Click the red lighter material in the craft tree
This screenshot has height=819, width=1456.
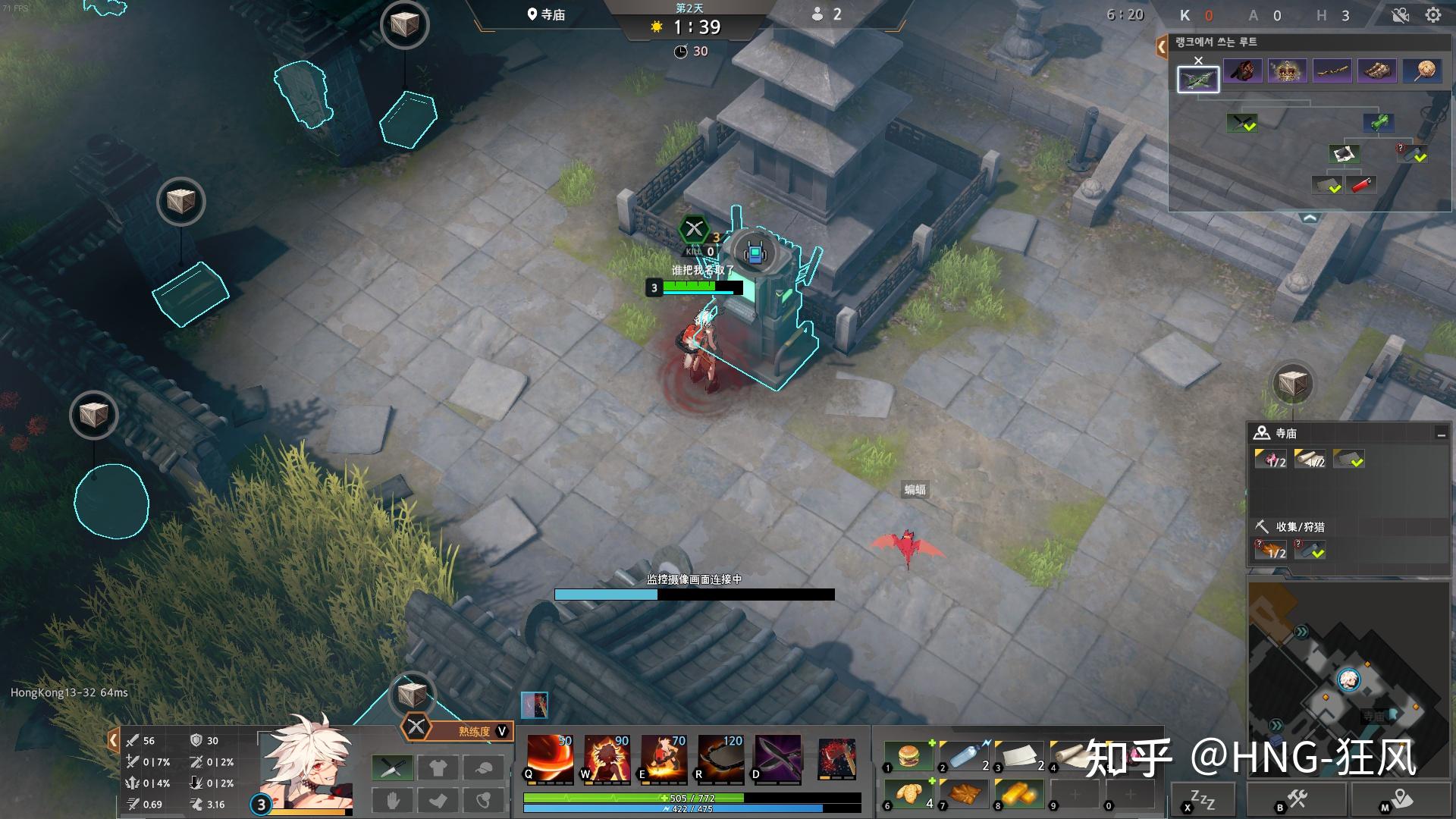click(1361, 184)
